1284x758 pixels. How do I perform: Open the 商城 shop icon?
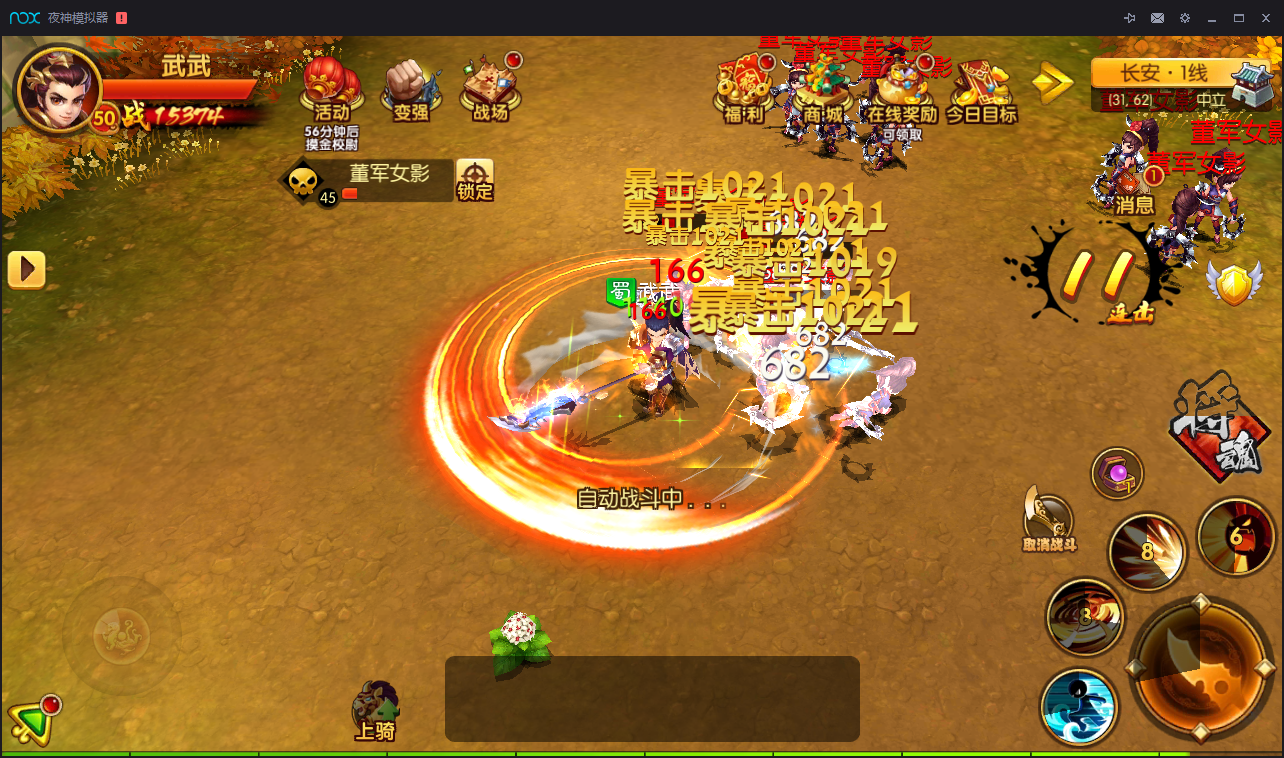(823, 88)
